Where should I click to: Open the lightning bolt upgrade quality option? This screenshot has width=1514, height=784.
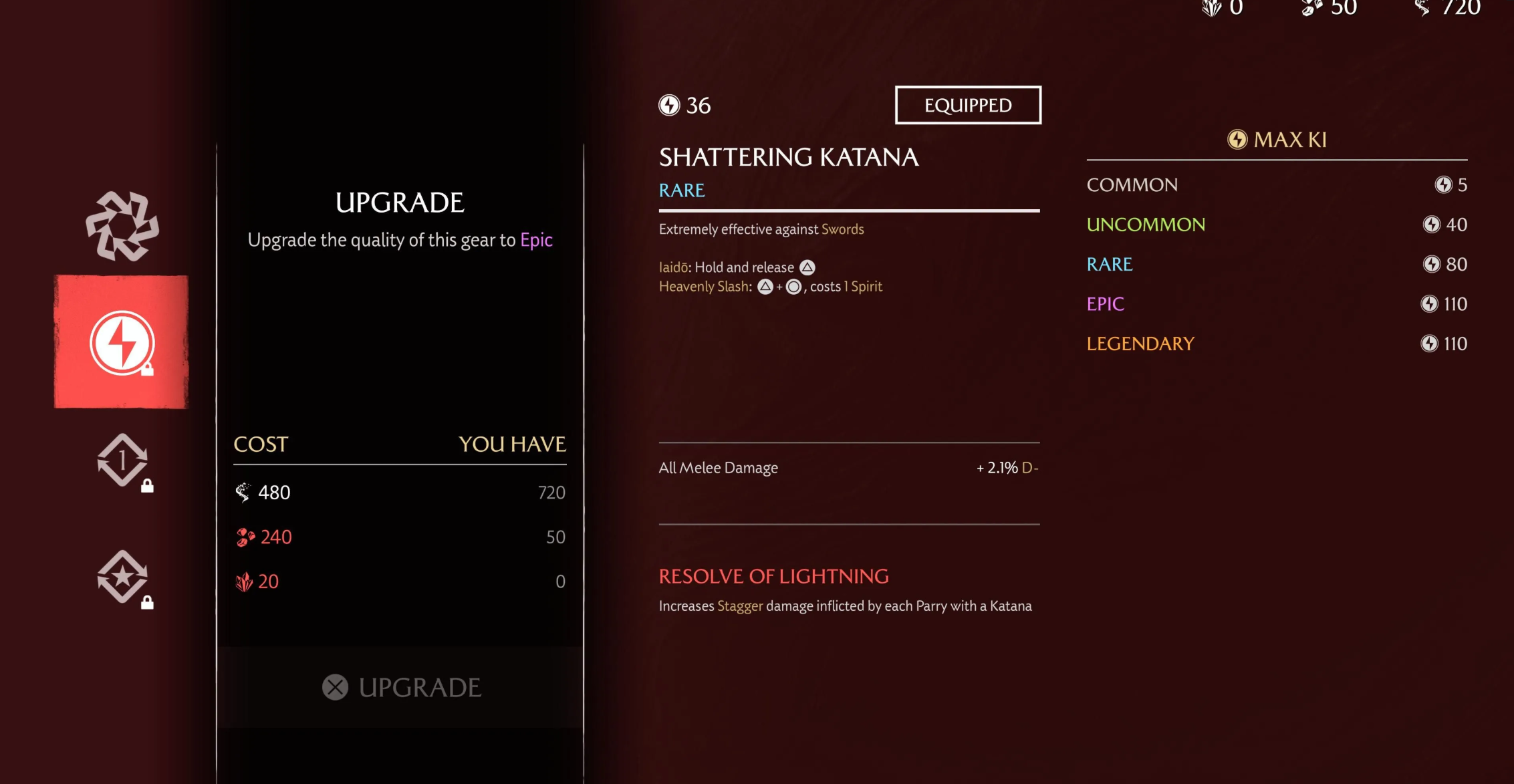(122, 342)
